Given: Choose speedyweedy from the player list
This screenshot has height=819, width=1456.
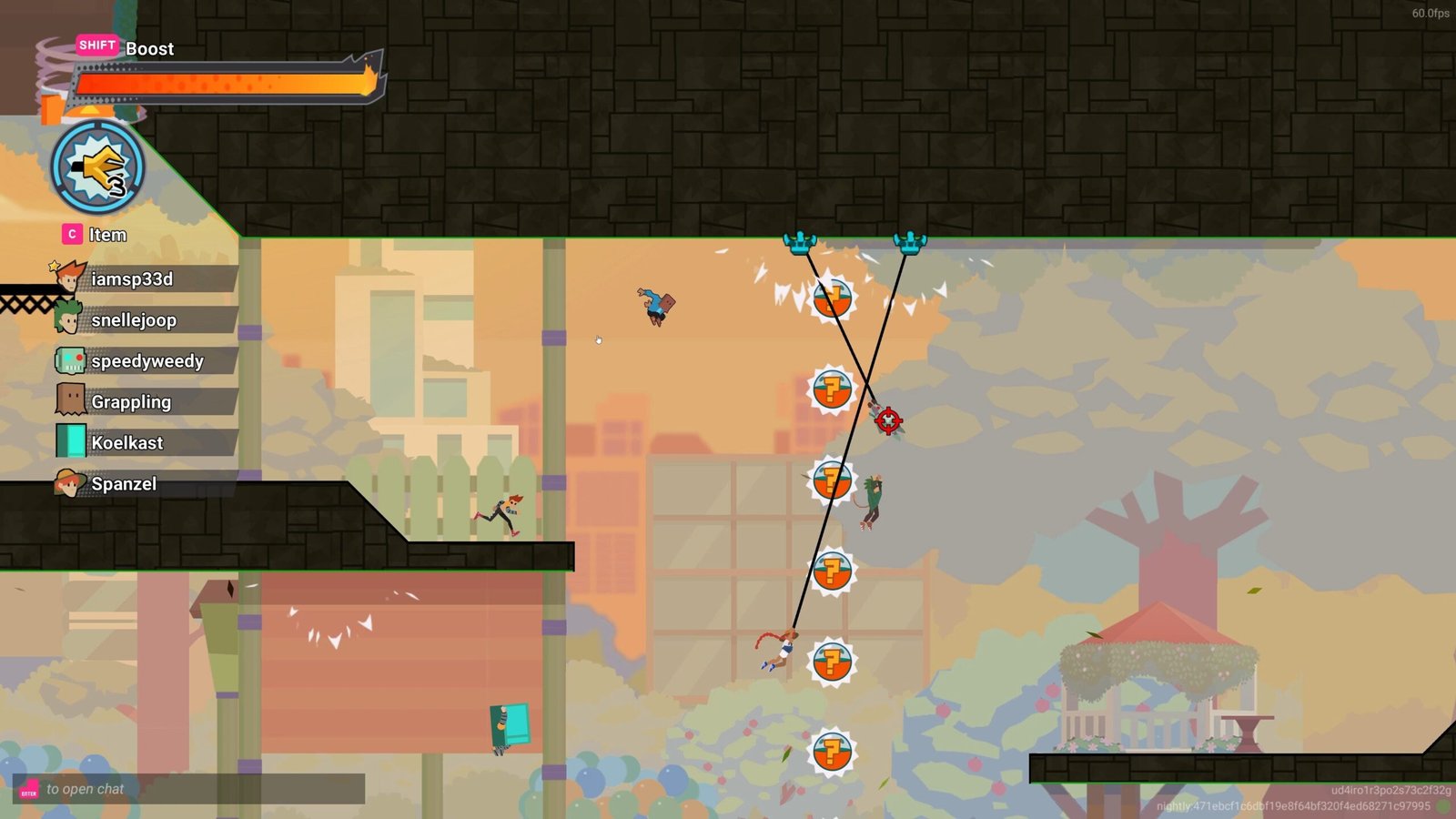Looking at the screenshot, I should coord(146,361).
